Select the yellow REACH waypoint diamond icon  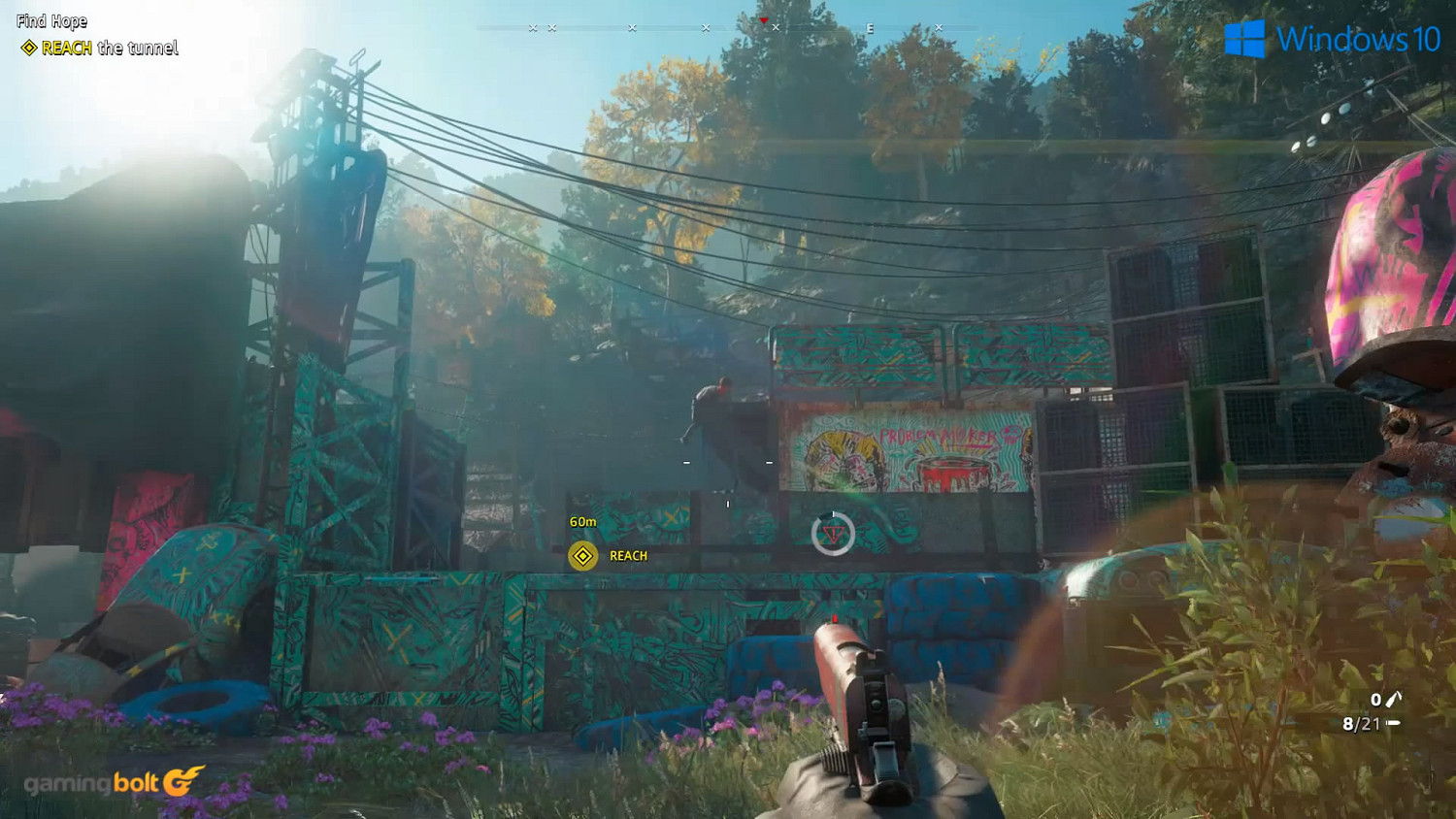(583, 556)
